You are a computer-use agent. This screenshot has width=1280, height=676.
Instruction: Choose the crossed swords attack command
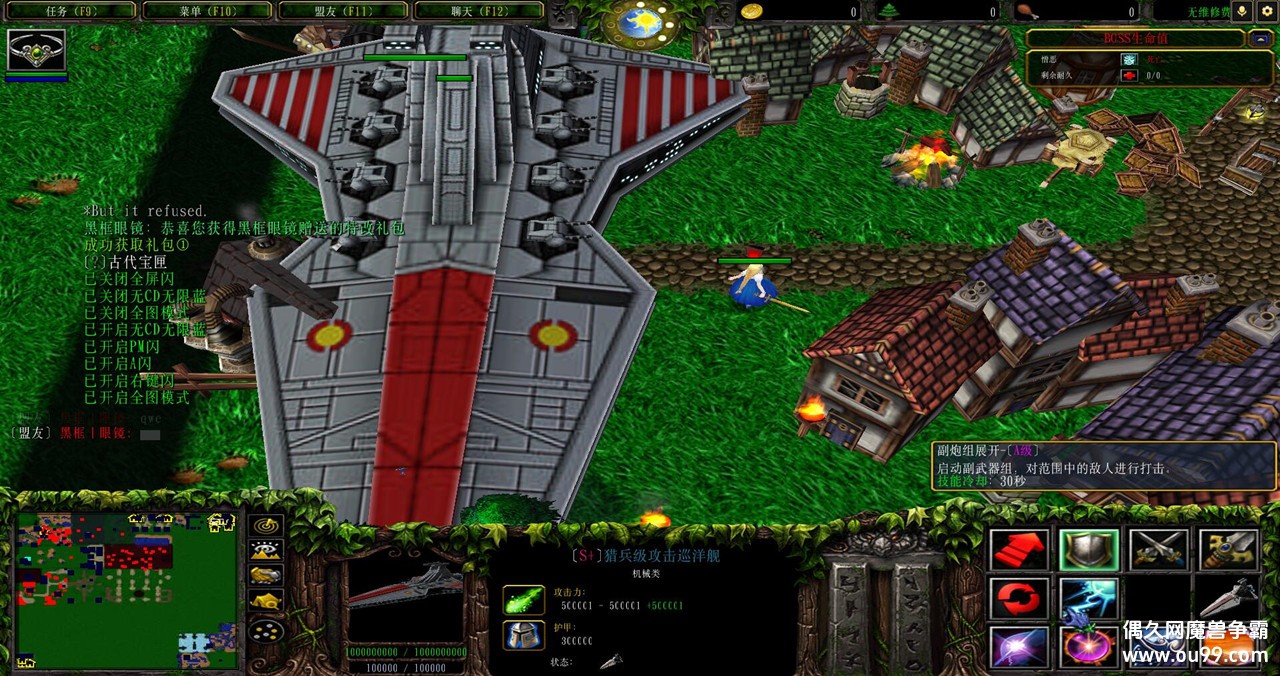coord(1158,549)
